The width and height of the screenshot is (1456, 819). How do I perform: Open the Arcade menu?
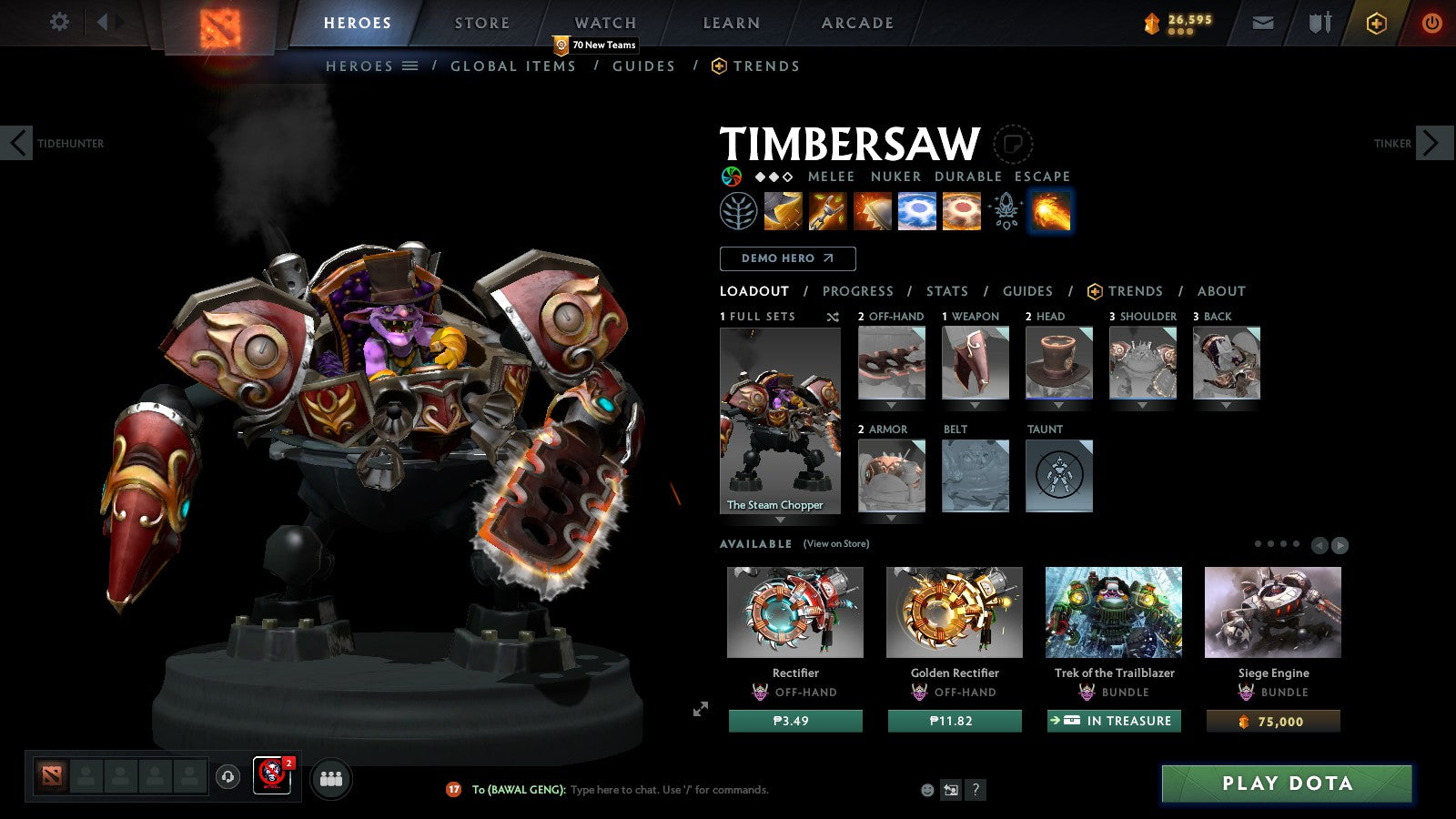pyautogui.click(x=854, y=23)
